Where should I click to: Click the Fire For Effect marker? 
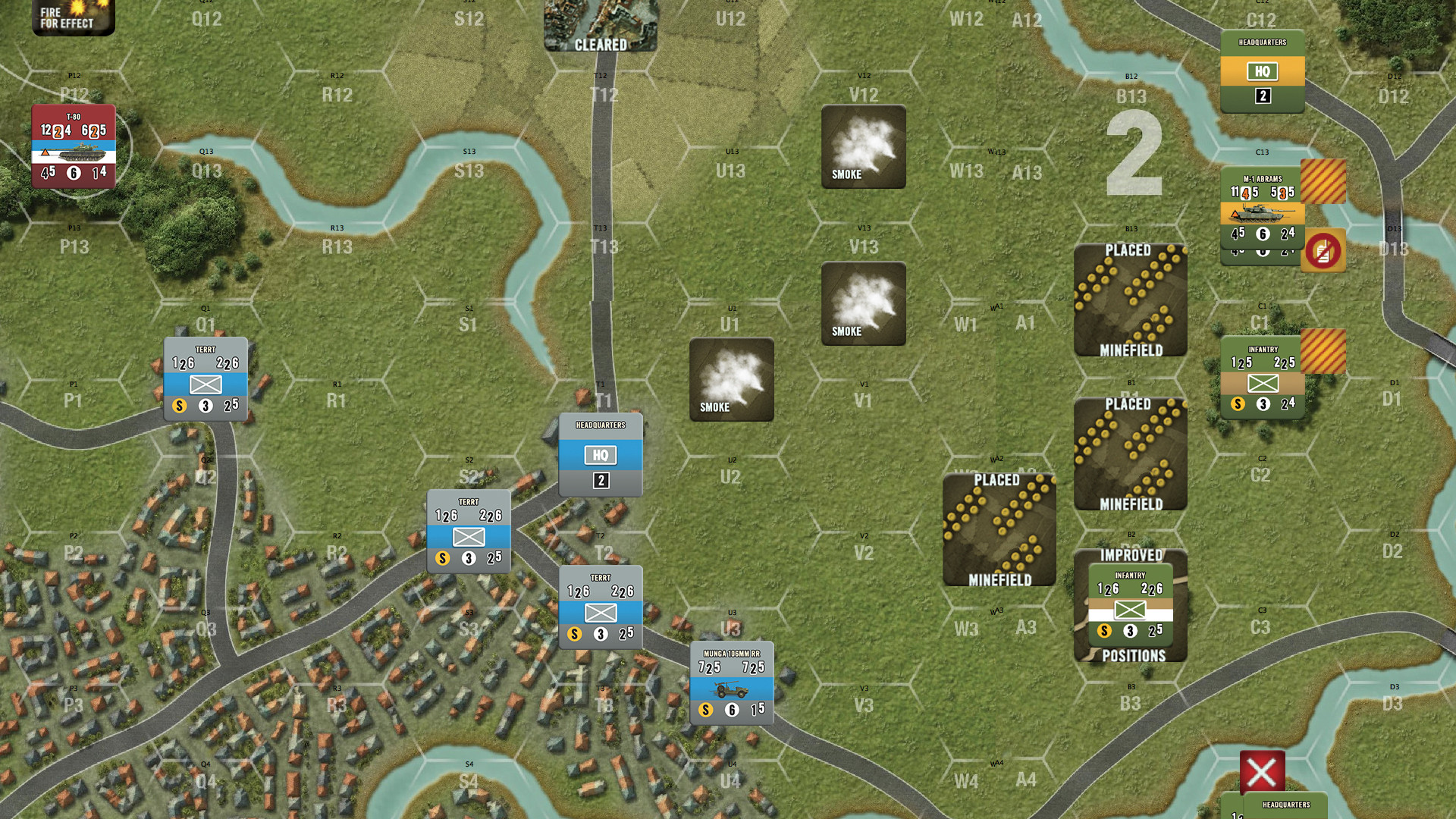coord(73,18)
